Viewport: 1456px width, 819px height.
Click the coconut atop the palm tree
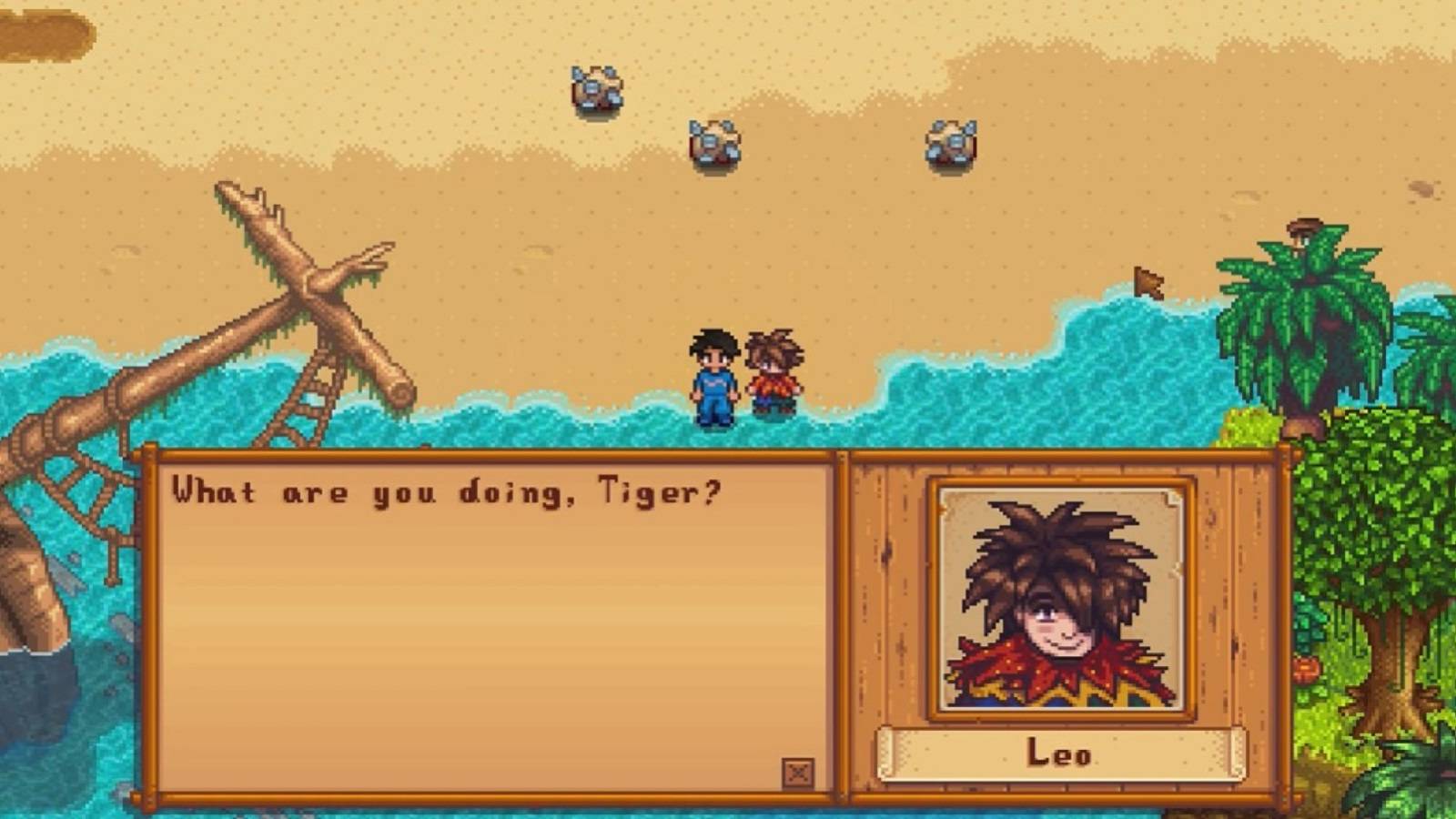(1303, 223)
